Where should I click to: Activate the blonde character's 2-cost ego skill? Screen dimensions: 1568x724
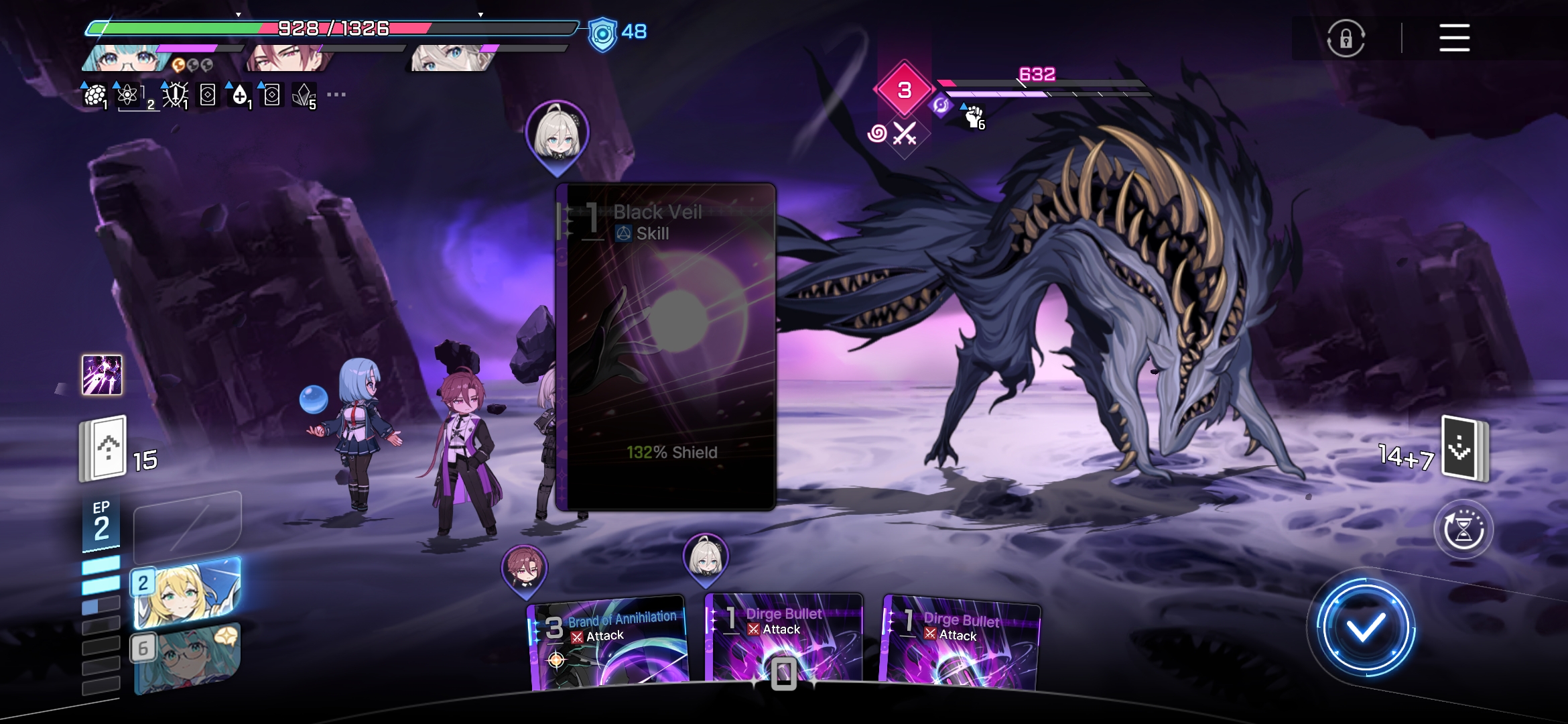click(x=186, y=593)
